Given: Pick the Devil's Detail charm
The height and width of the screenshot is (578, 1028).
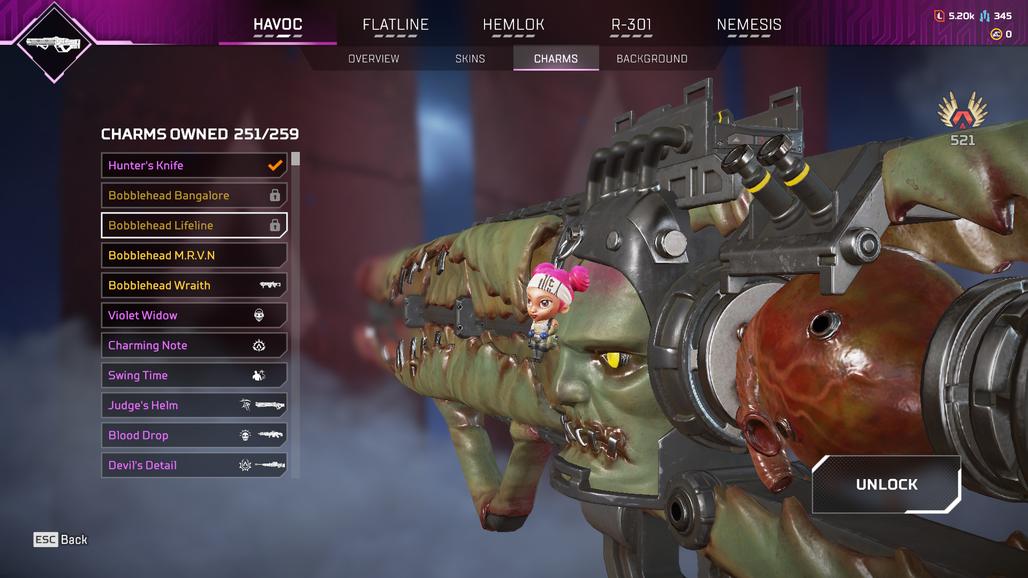Looking at the screenshot, I should click(194, 465).
